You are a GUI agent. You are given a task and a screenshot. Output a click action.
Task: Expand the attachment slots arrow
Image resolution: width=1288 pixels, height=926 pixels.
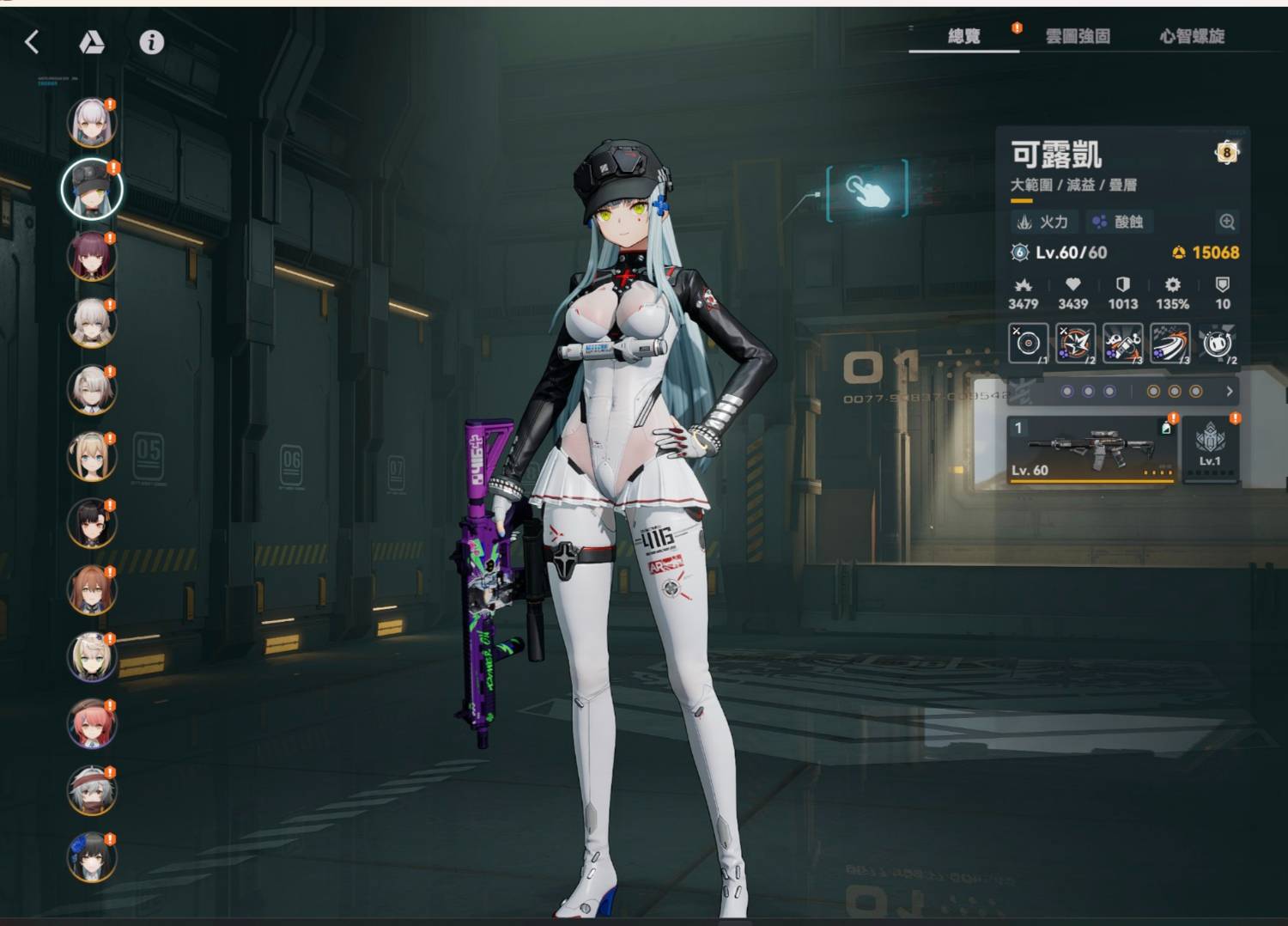[1230, 392]
